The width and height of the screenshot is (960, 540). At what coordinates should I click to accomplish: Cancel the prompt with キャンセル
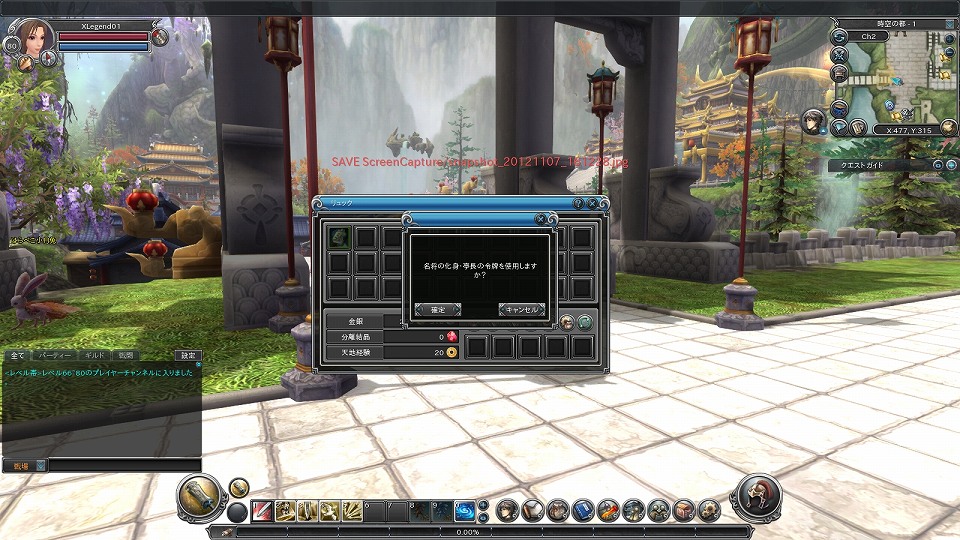(521, 310)
